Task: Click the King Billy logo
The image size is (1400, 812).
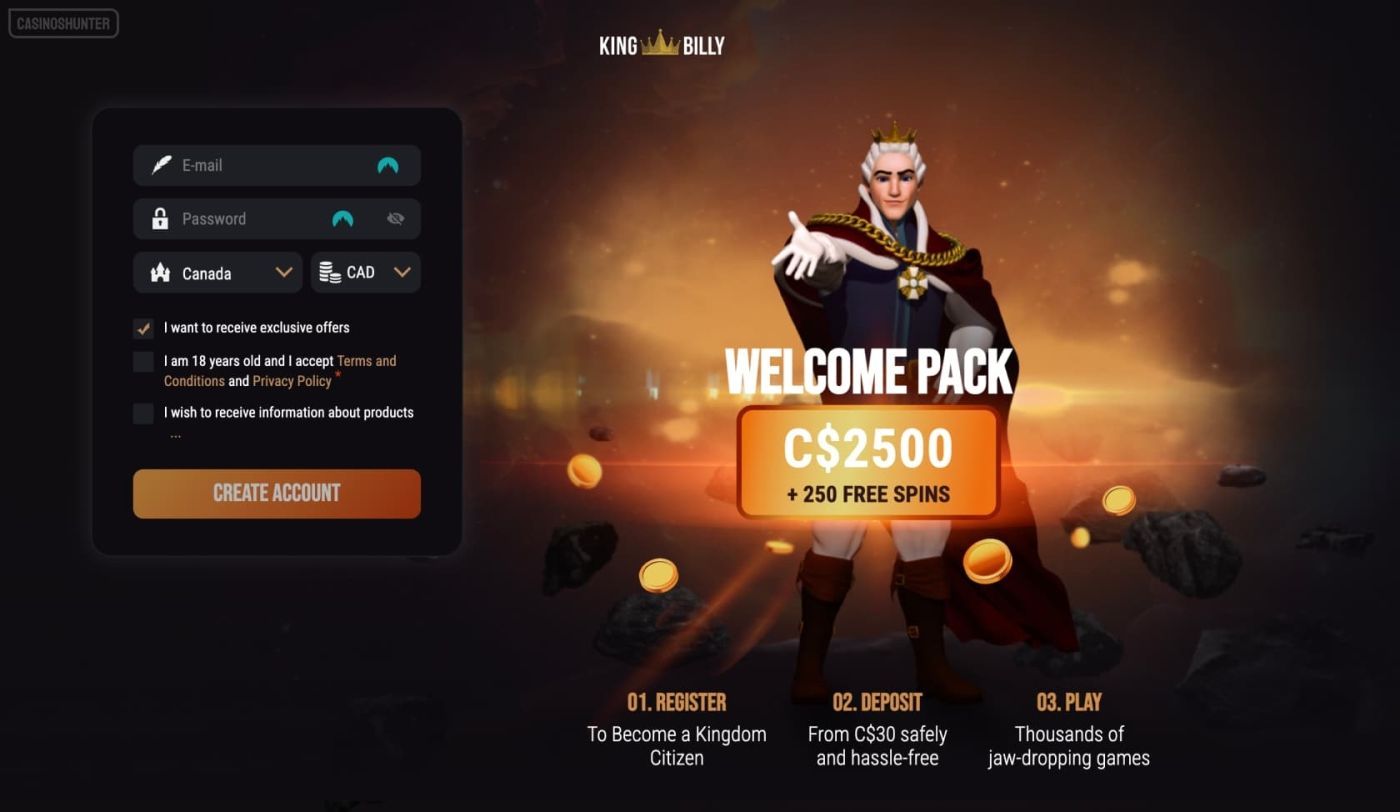Action: coord(661,44)
